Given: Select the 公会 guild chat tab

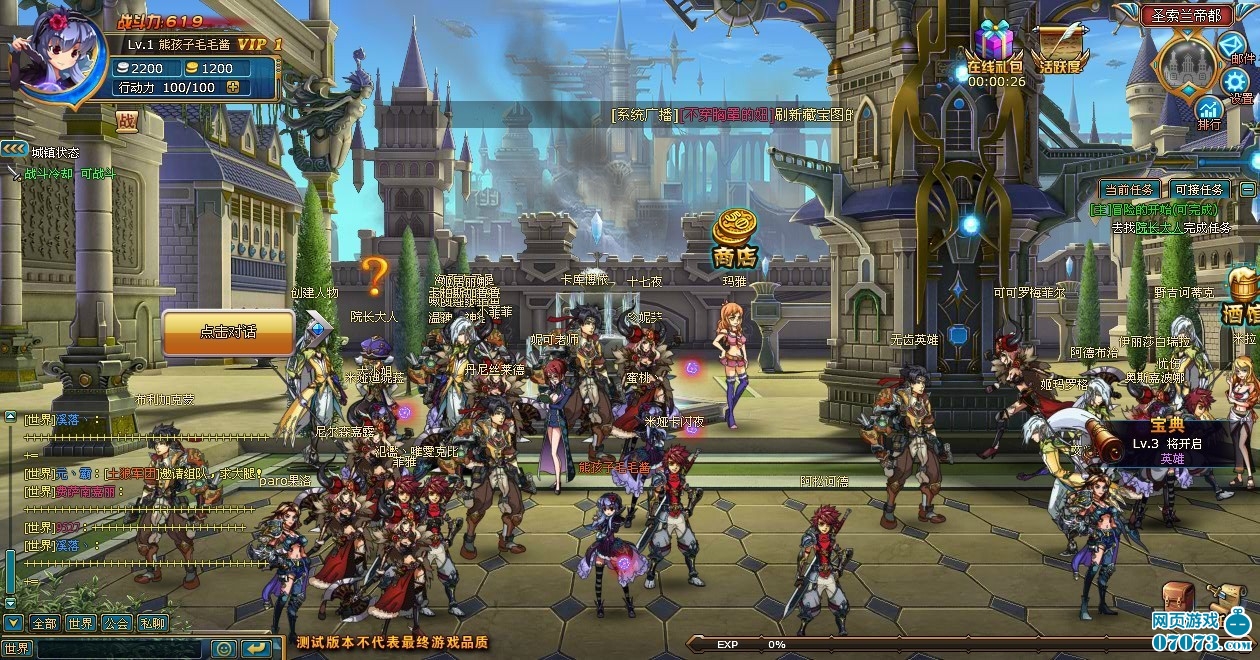Looking at the screenshot, I should pos(116,623).
